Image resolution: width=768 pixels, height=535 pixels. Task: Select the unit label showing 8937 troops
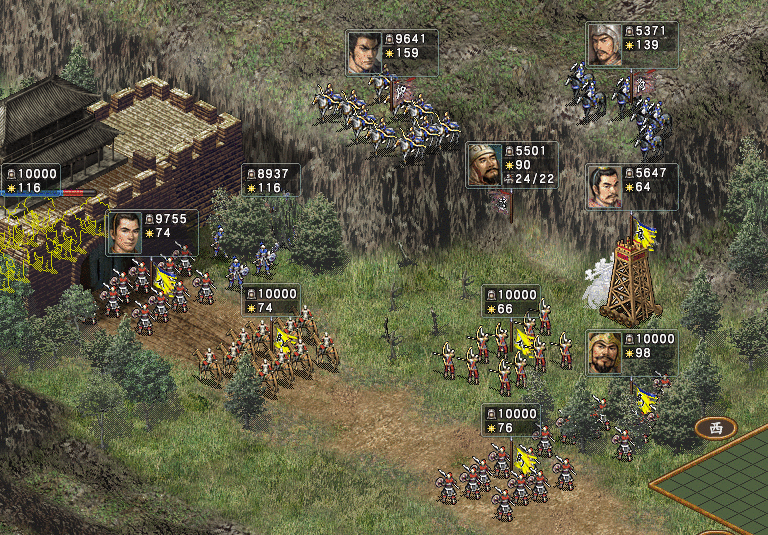270,180
